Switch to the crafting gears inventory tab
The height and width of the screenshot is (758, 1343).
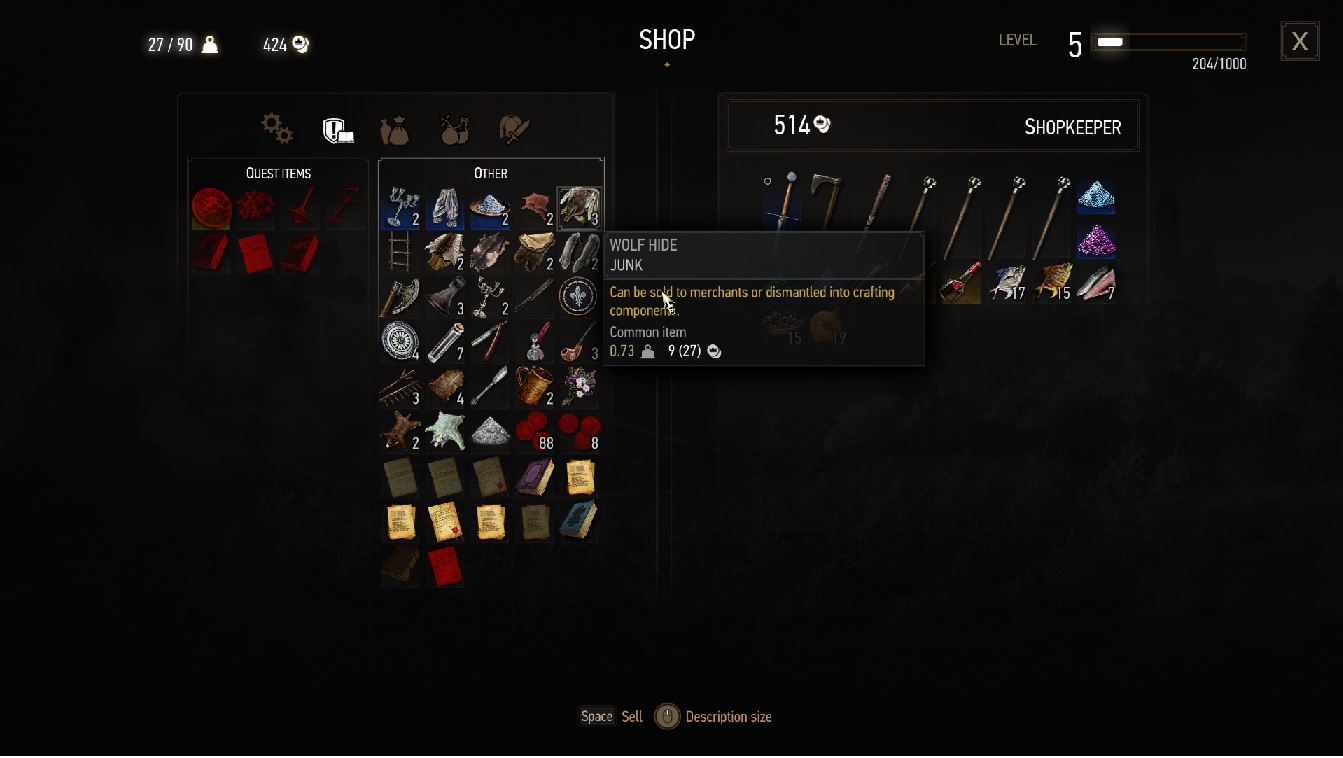click(276, 128)
